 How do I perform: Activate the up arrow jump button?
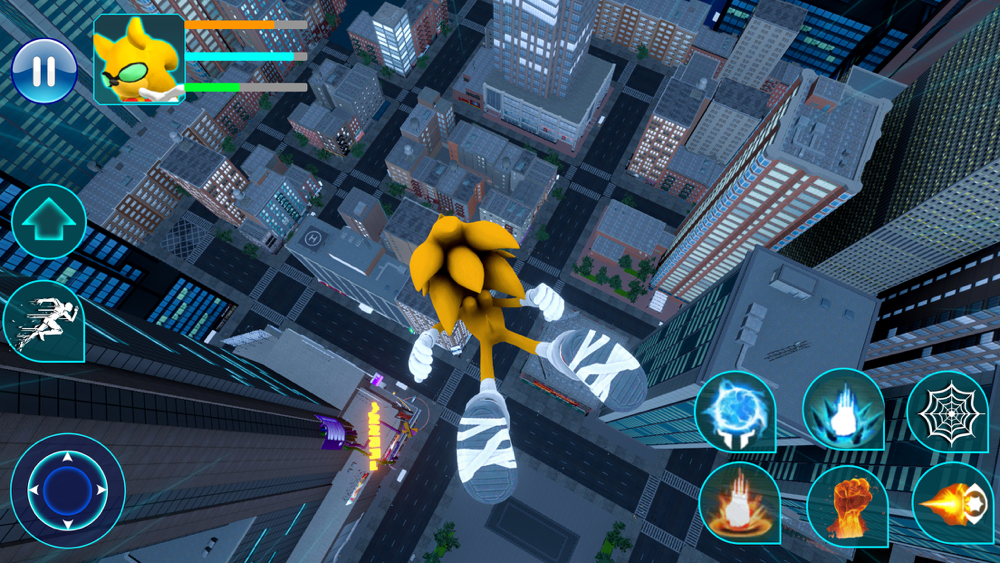coord(48,222)
